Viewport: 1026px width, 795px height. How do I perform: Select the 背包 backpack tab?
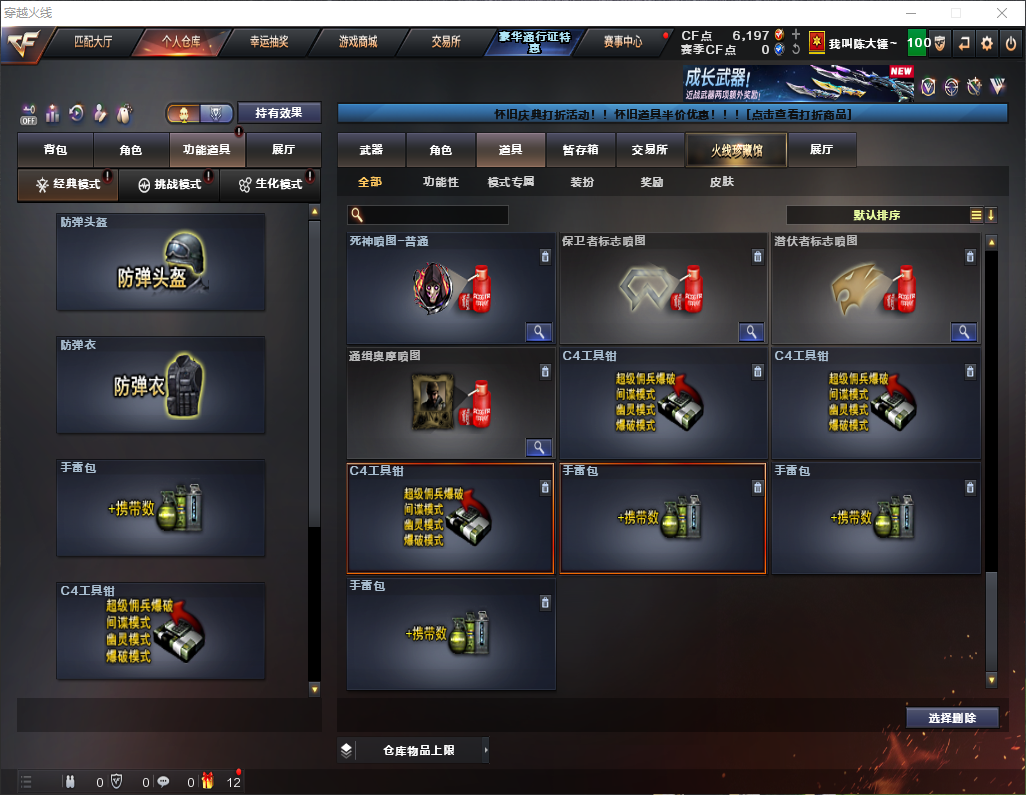tap(55, 150)
